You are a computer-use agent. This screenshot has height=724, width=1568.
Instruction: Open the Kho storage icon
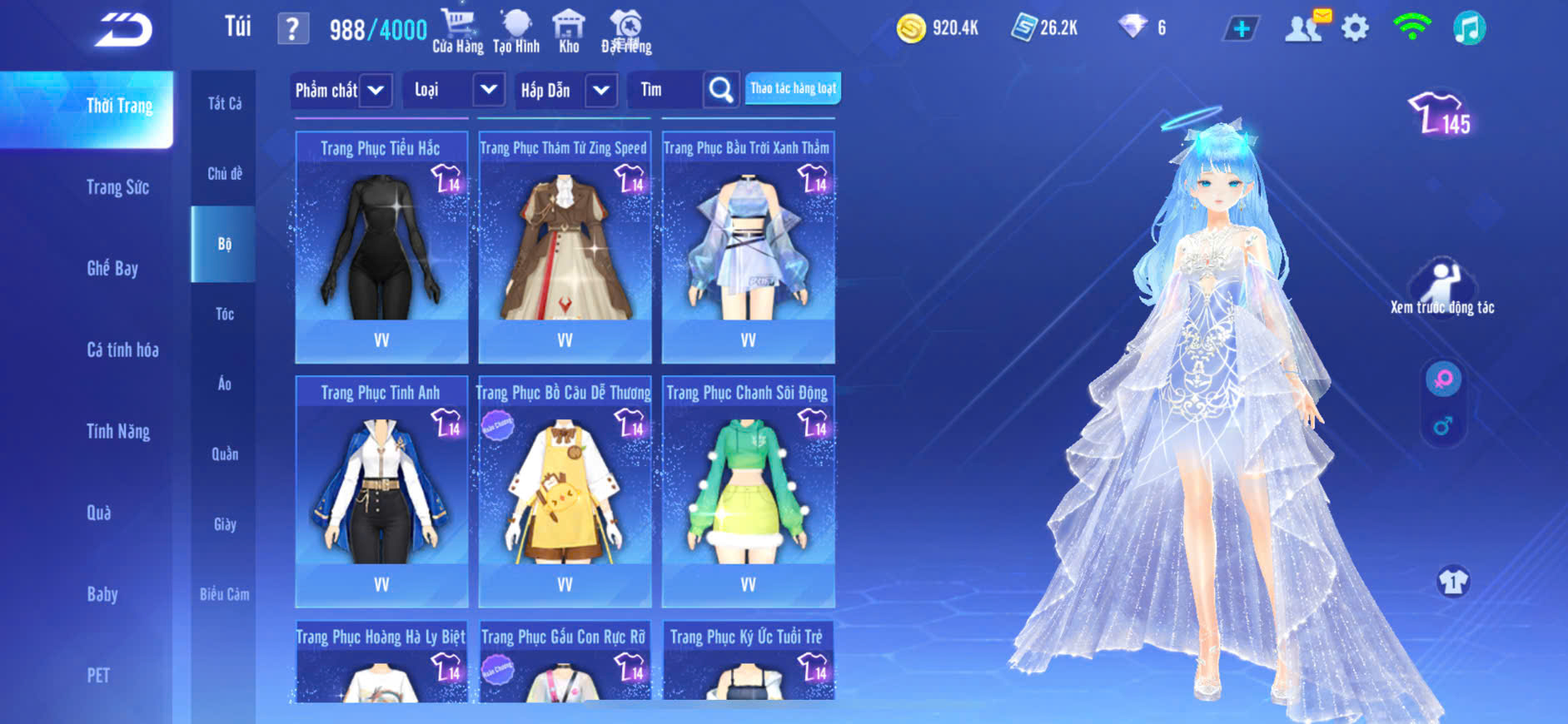[569, 32]
